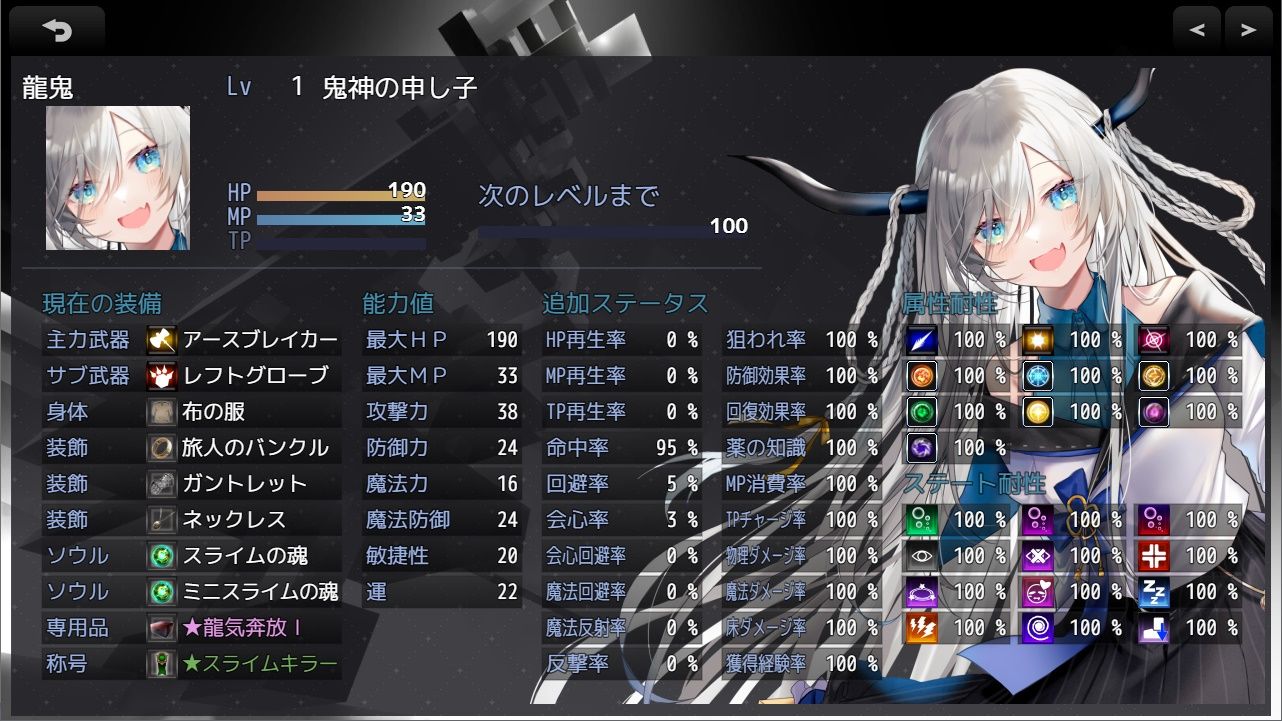Select the アースブレイカー main weapon icon
Image resolution: width=1282 pixels, height=721 pixels.
158,340
